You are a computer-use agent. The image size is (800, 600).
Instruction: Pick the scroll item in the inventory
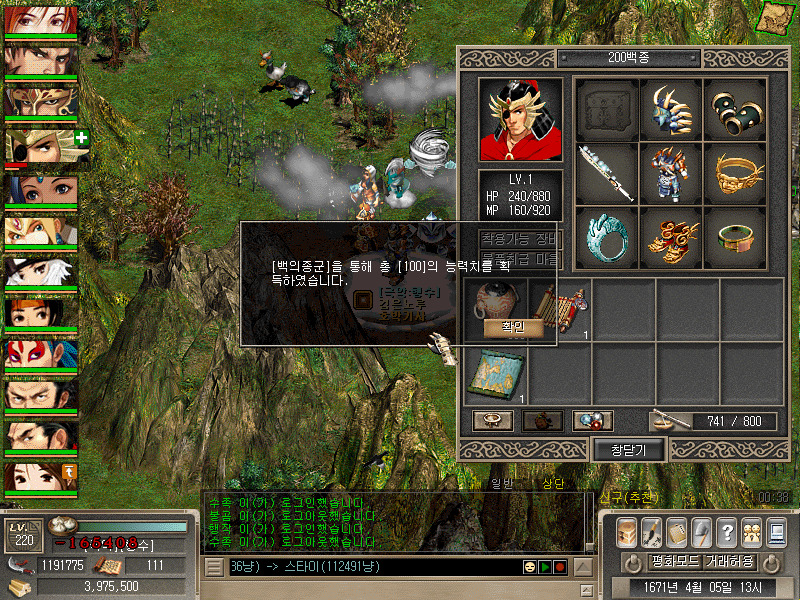(561, 310)
